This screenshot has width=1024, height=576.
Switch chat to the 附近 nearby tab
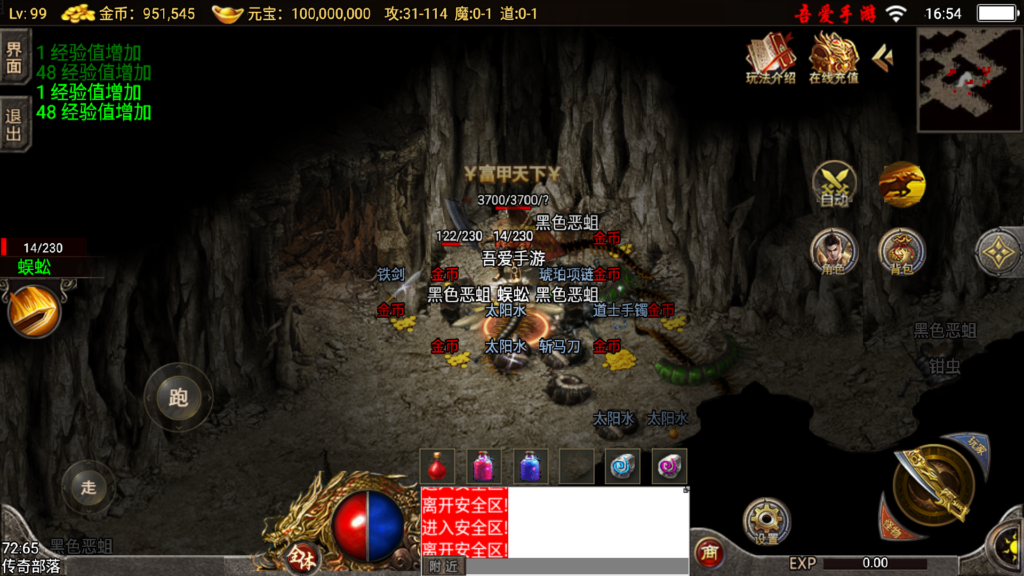(442, 566)
